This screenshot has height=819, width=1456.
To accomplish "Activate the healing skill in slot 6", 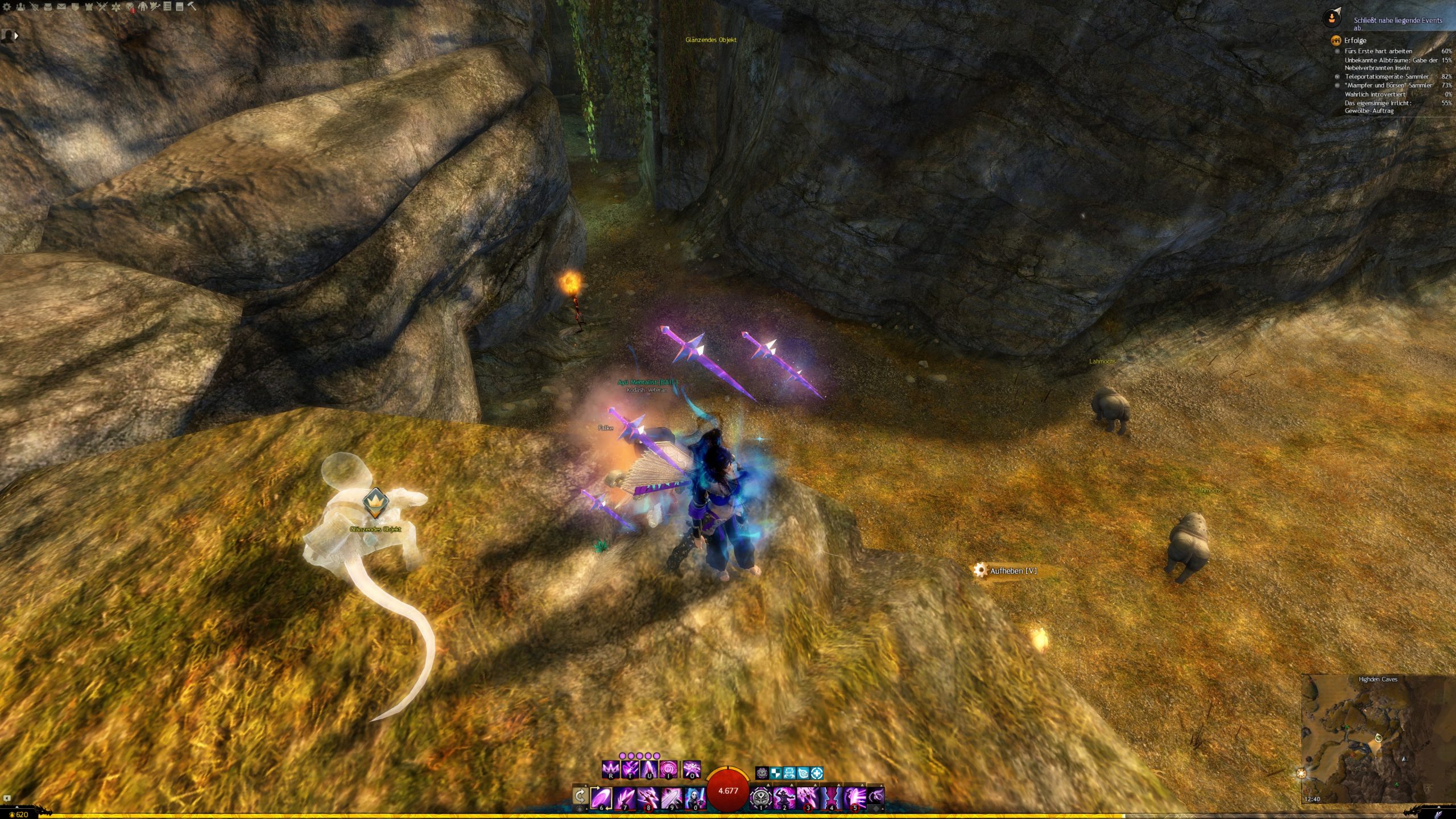I will [601, 797].
